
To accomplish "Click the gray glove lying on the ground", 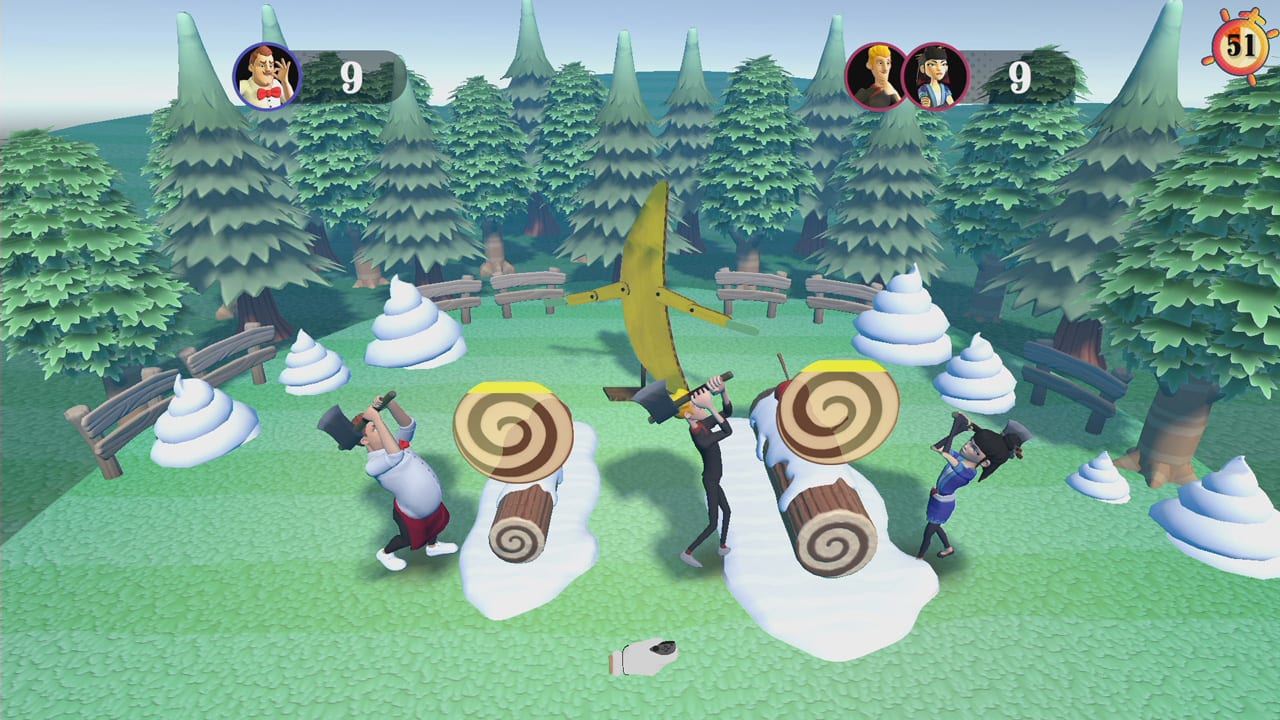I will [645, 655].
